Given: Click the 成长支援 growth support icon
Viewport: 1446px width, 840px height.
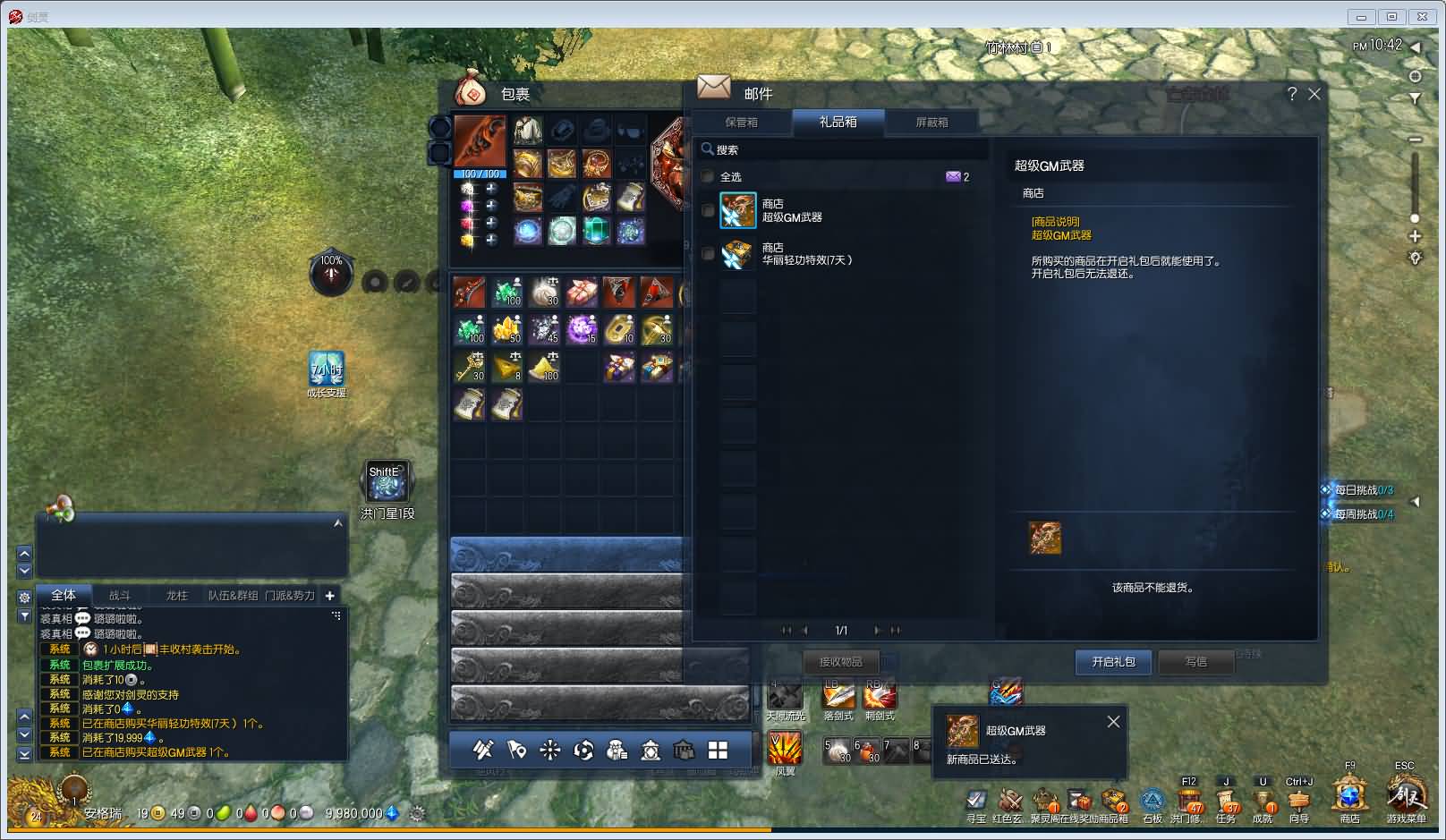Looking at the screenshot, I should coord(327,370).
